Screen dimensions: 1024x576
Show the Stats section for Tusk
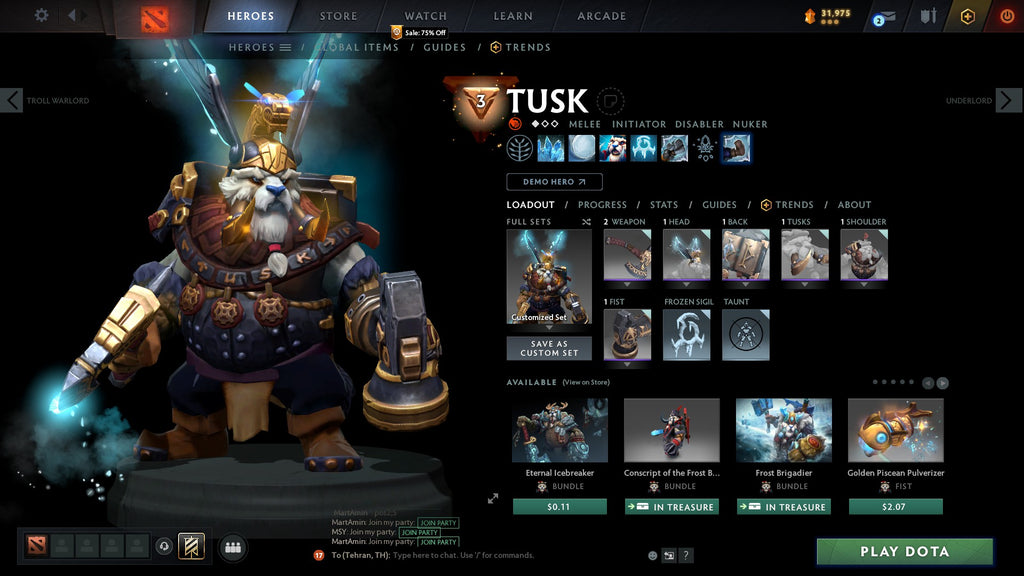coord(664,205)
